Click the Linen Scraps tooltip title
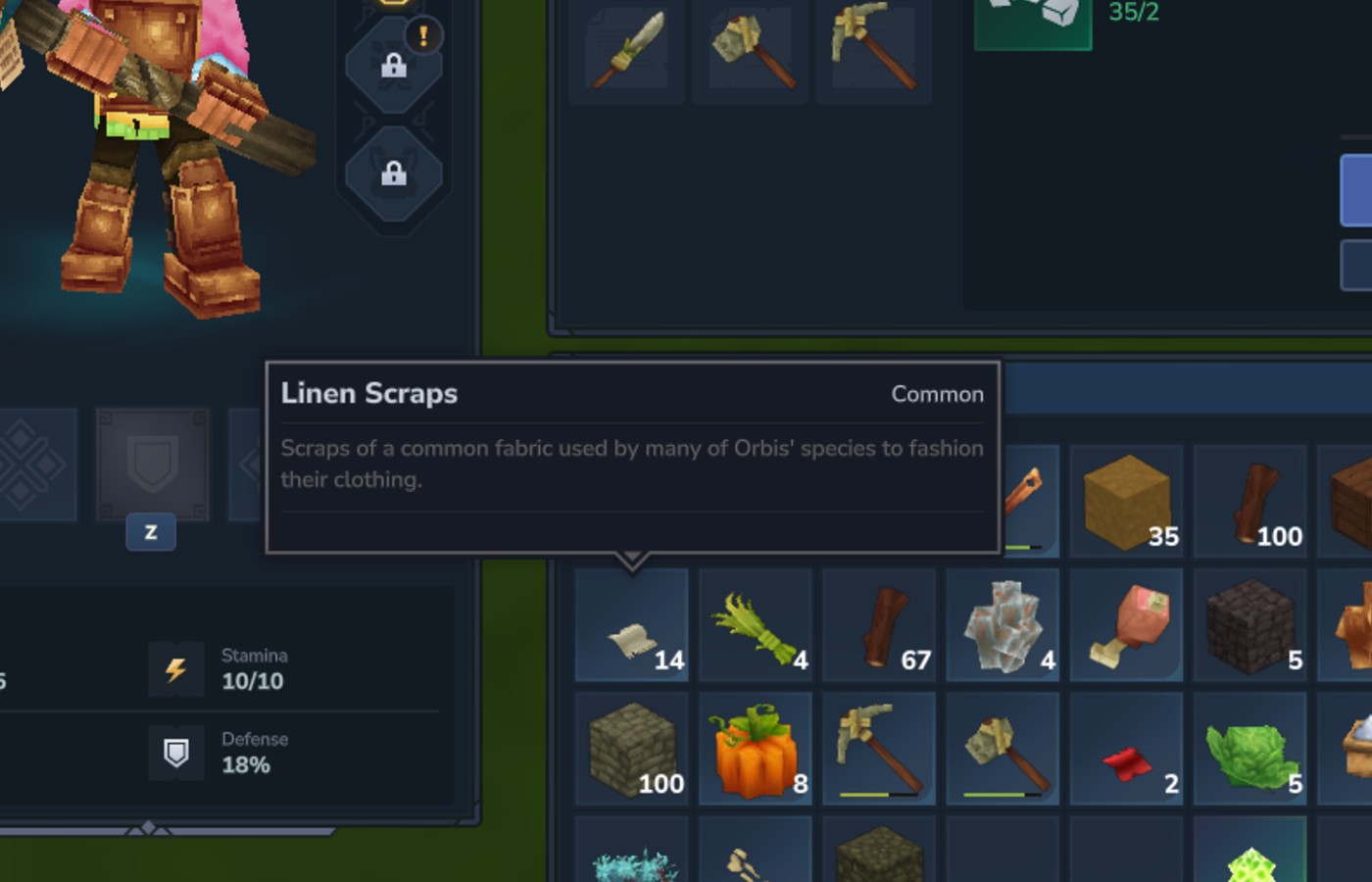 coord(369,393)
